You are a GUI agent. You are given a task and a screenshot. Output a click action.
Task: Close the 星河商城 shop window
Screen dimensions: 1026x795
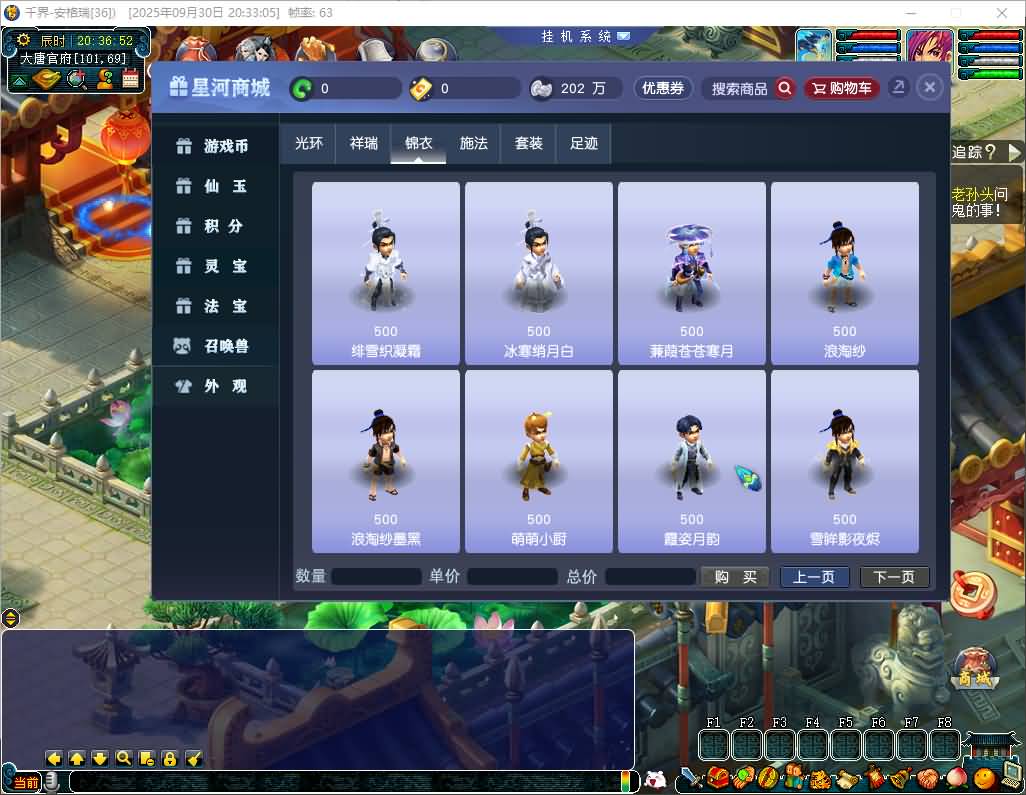[x=930, y=88]
